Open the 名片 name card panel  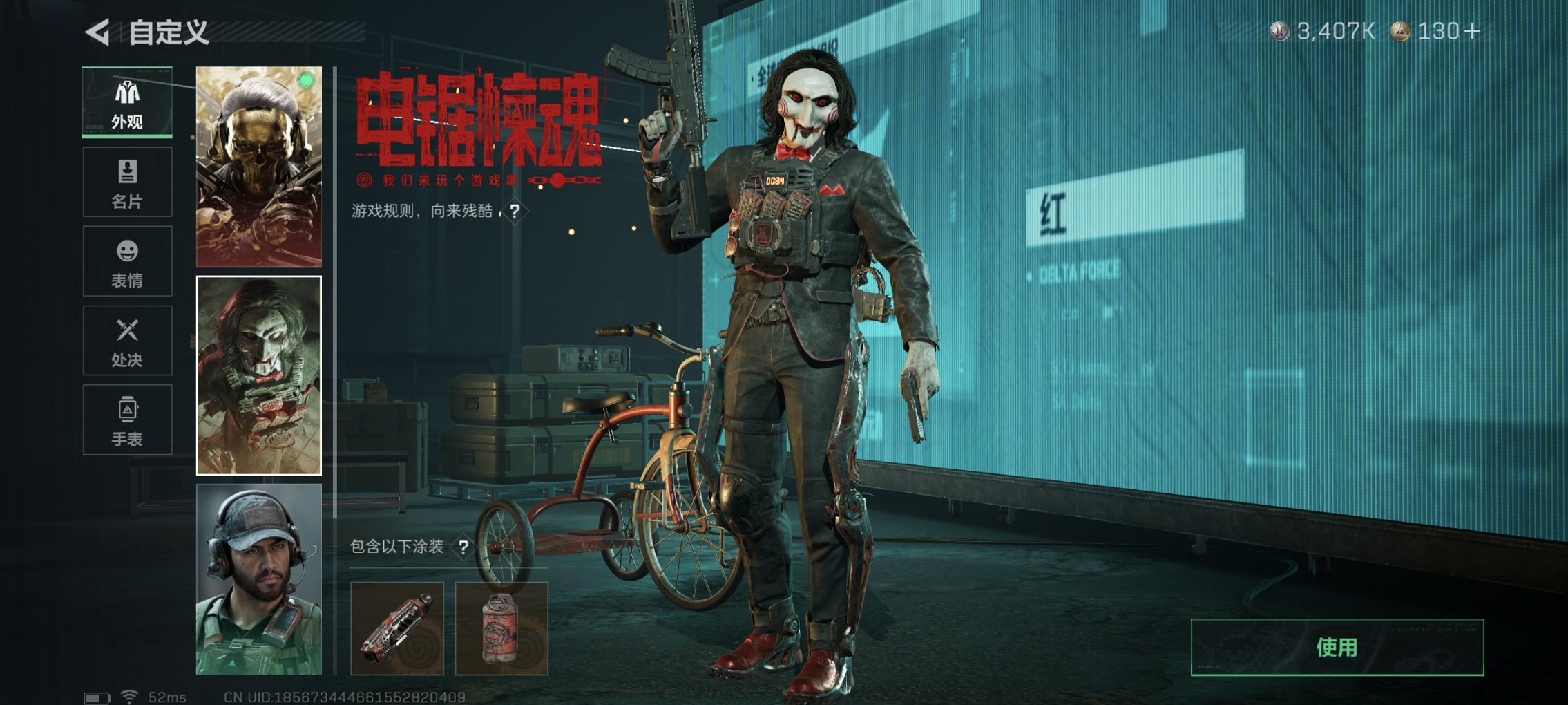click(x=126, y=181)
